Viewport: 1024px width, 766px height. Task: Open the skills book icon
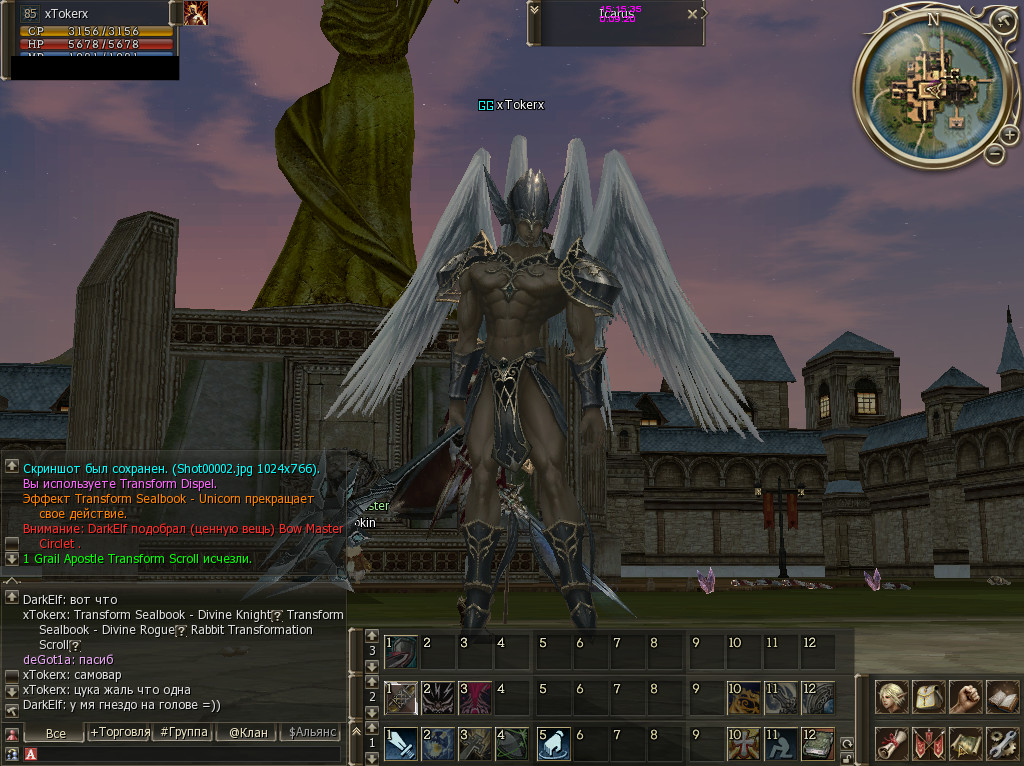point(1001,697)
